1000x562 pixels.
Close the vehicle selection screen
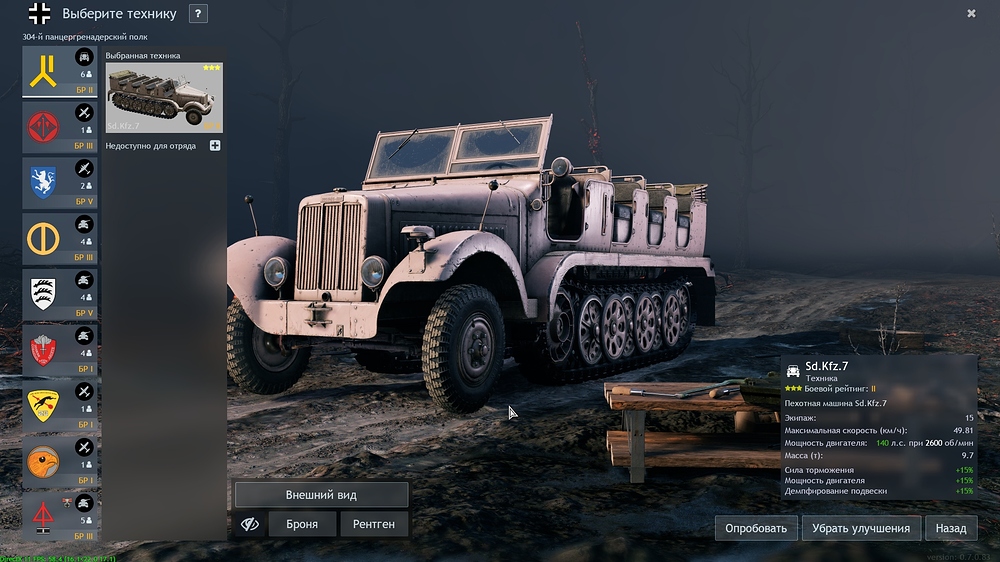click(x=971, y=14)
